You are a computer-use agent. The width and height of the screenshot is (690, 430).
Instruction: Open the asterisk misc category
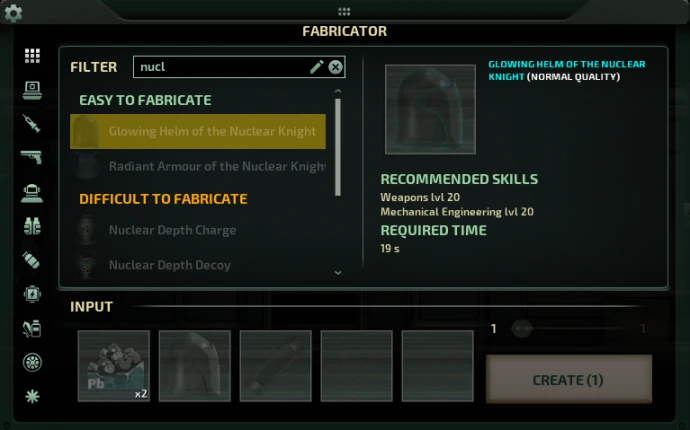32,396
